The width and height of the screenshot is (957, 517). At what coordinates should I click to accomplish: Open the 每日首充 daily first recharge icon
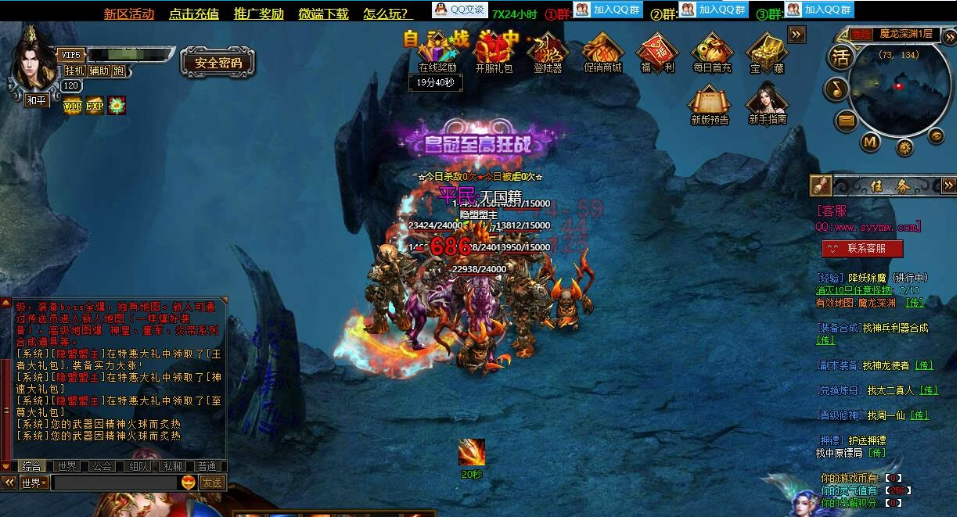[x=712, y=52]
